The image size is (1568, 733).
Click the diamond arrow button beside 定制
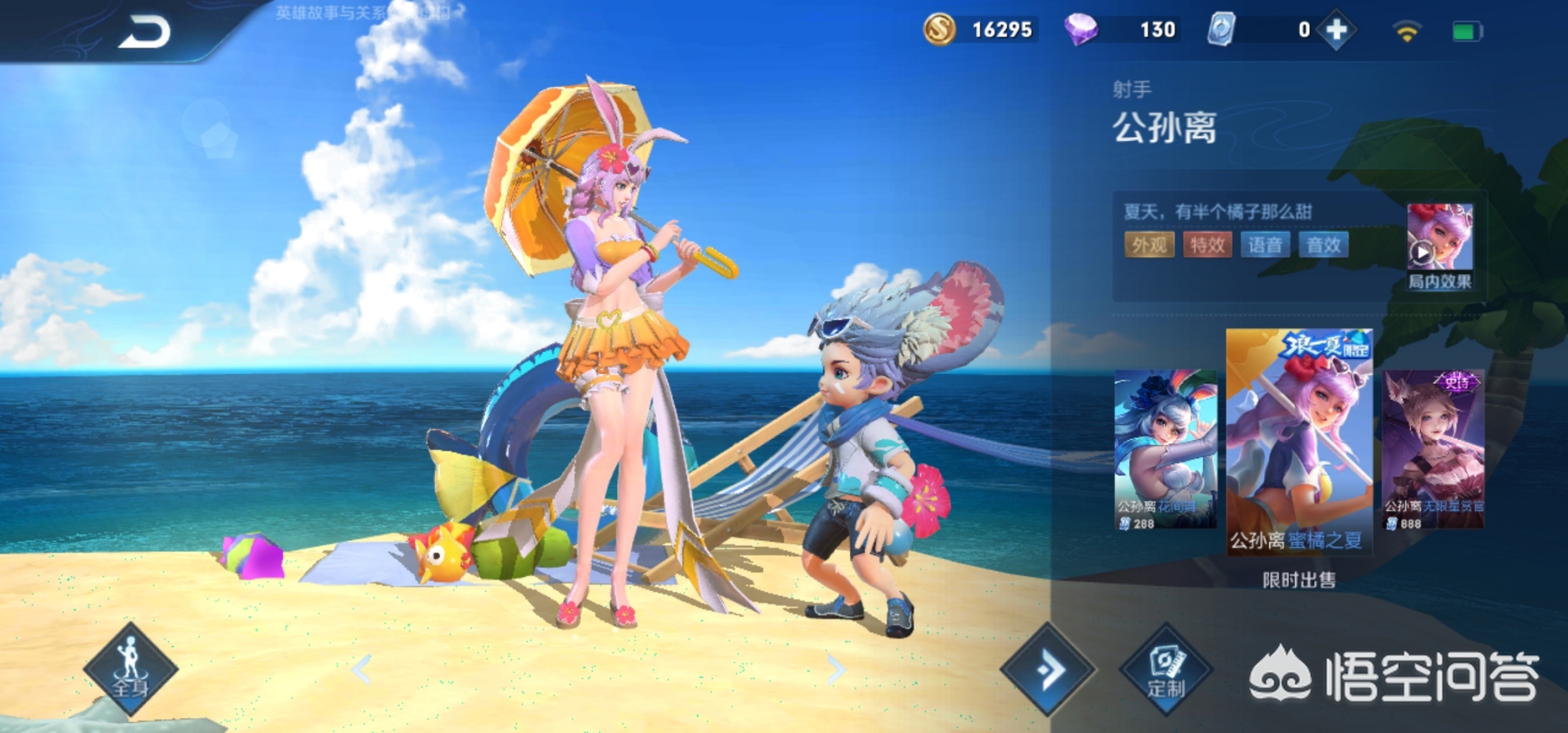click(x=1048, y=669)
